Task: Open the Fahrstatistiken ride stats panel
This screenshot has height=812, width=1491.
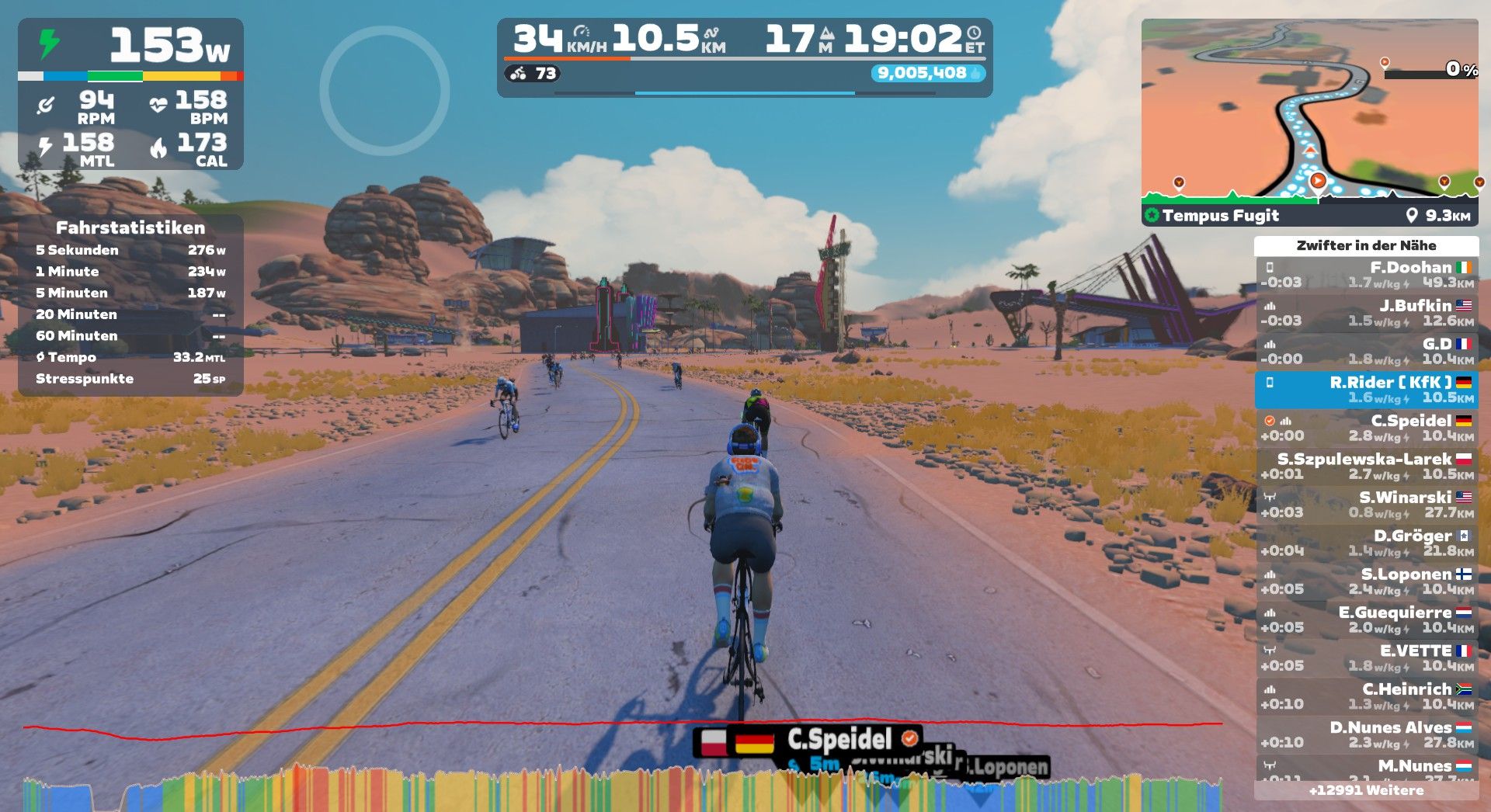Action: (x=130, y=304)
